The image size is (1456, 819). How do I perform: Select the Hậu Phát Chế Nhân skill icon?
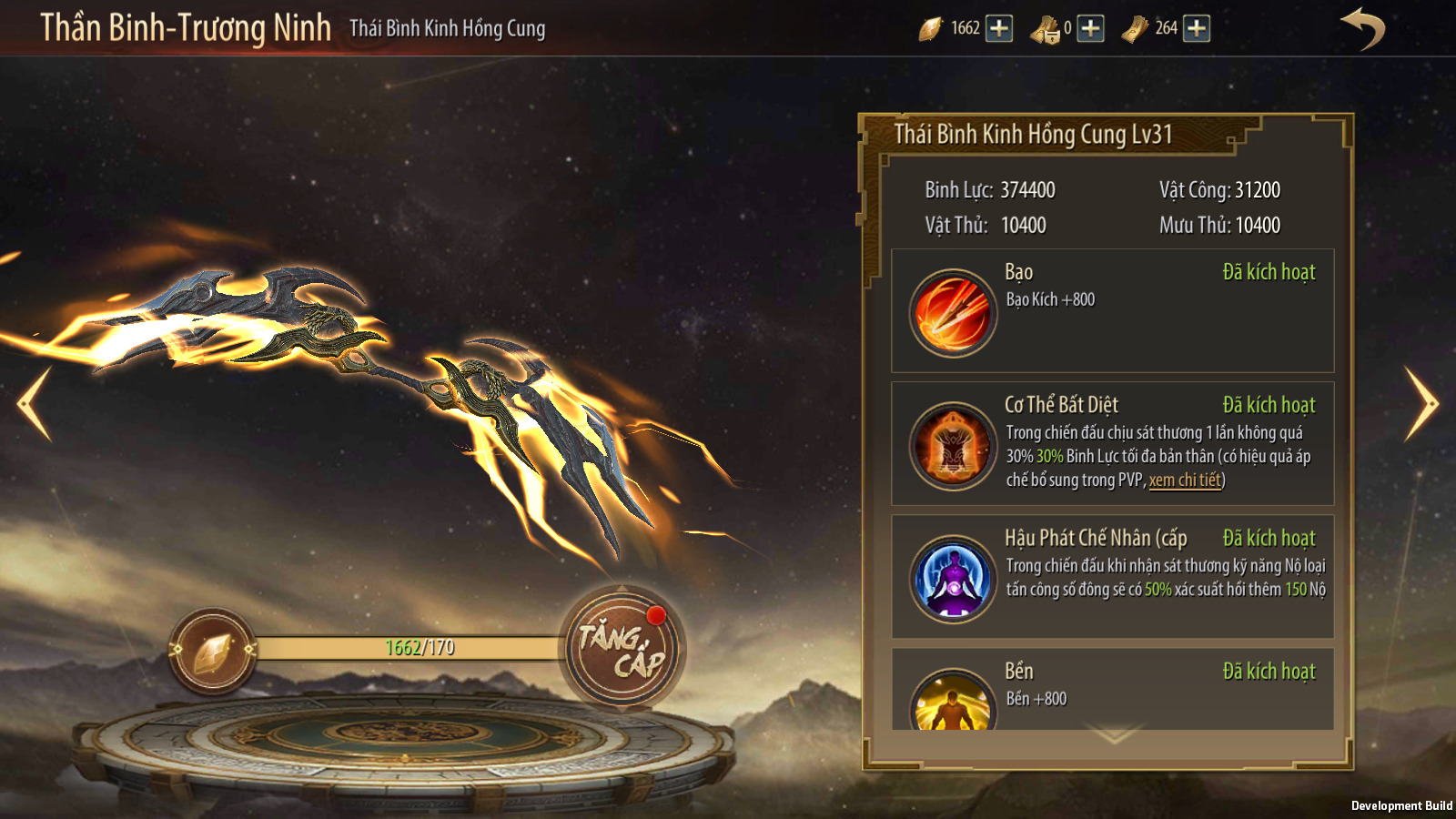[953, 579]
